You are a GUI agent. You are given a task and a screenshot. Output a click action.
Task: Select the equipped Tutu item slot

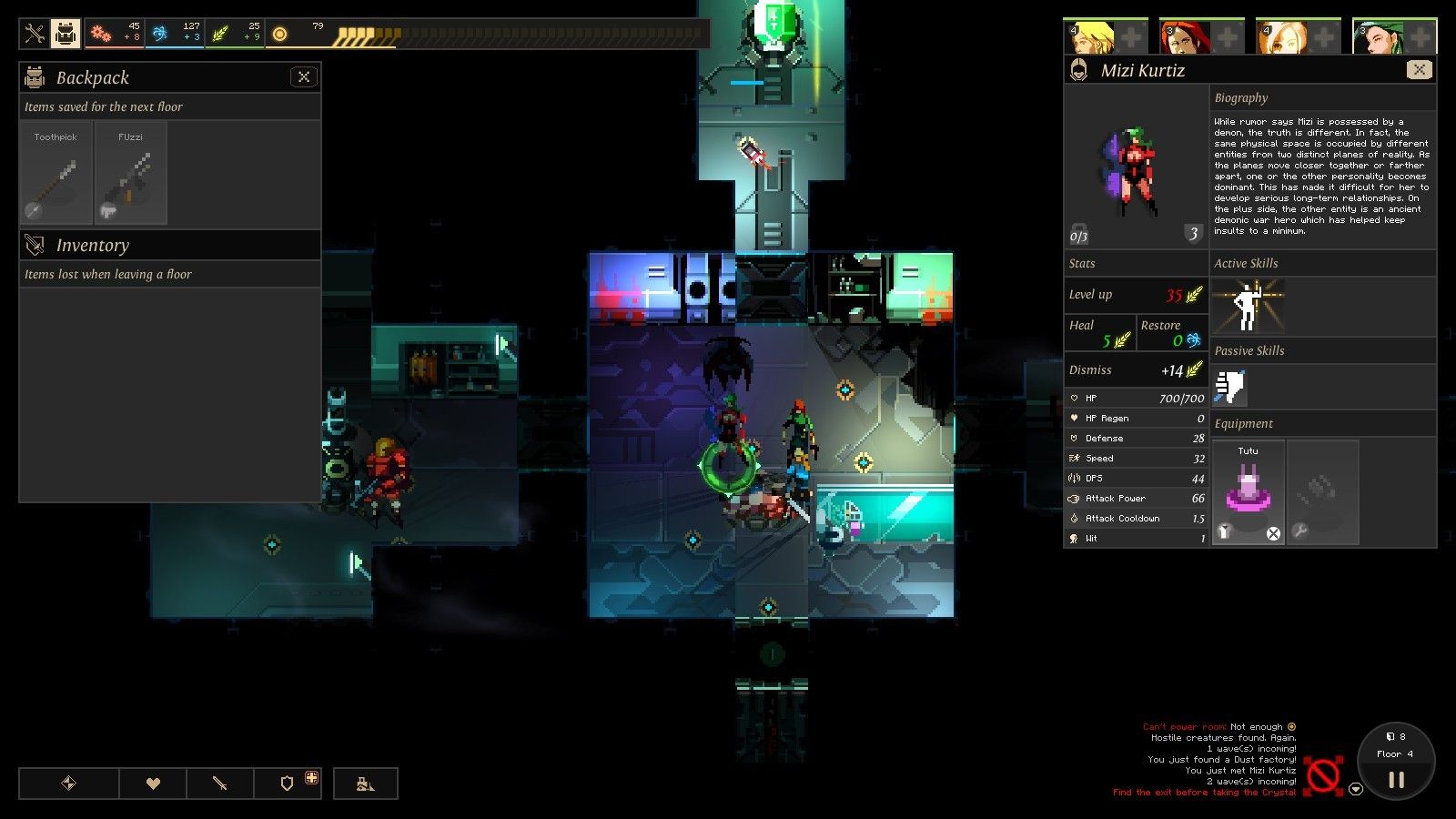(1248, 492)
